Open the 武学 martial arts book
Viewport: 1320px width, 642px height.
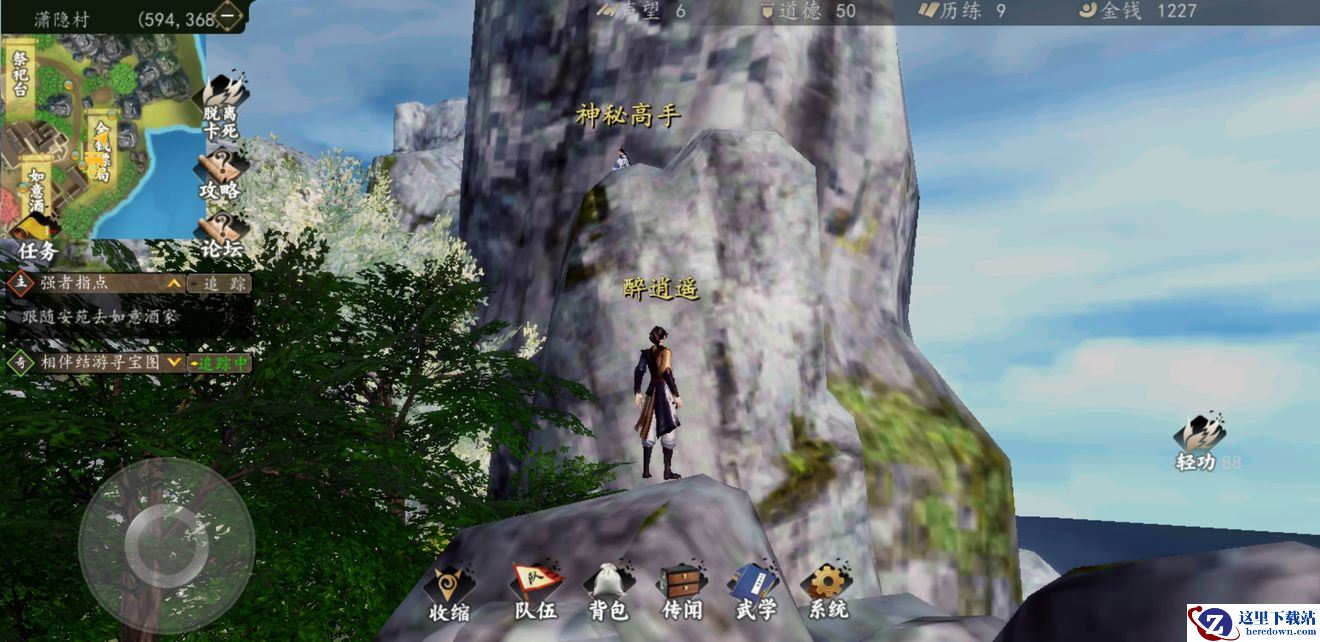coord(753,592)
